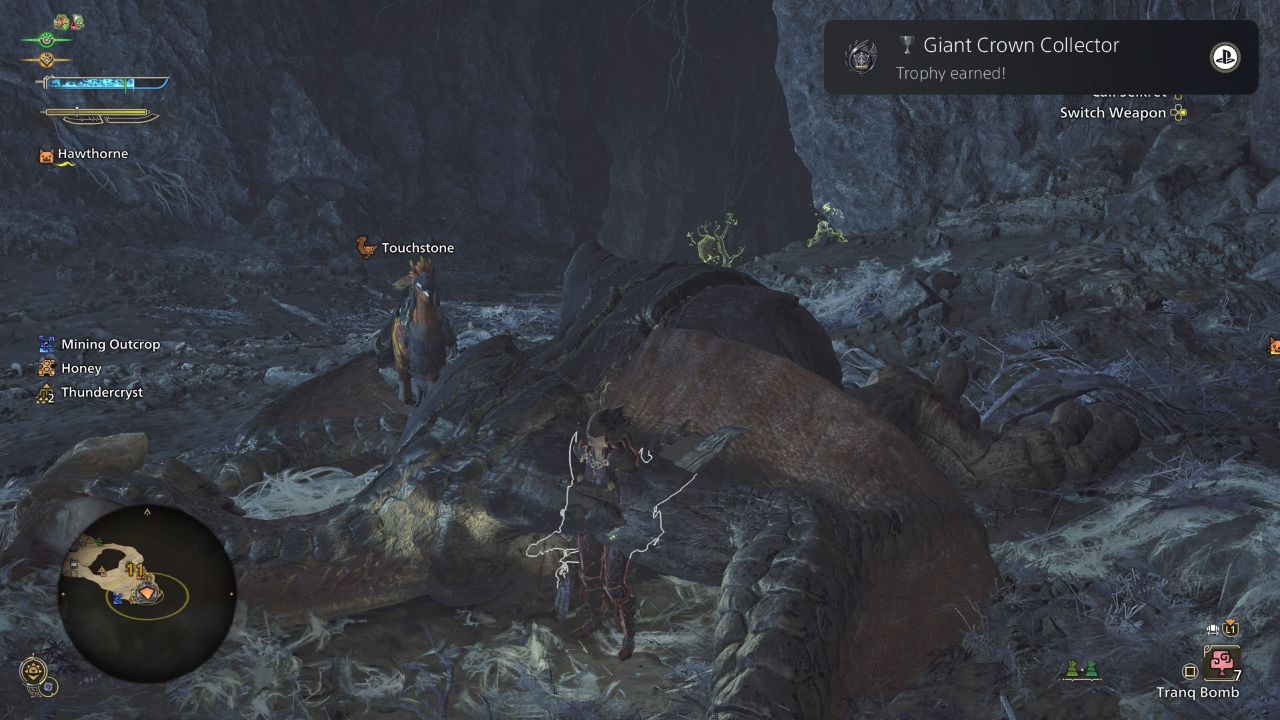This screenshot has height=720, width=1280.
Task: Select the Tranq Bomb item slot
Action: point(1221,663)
